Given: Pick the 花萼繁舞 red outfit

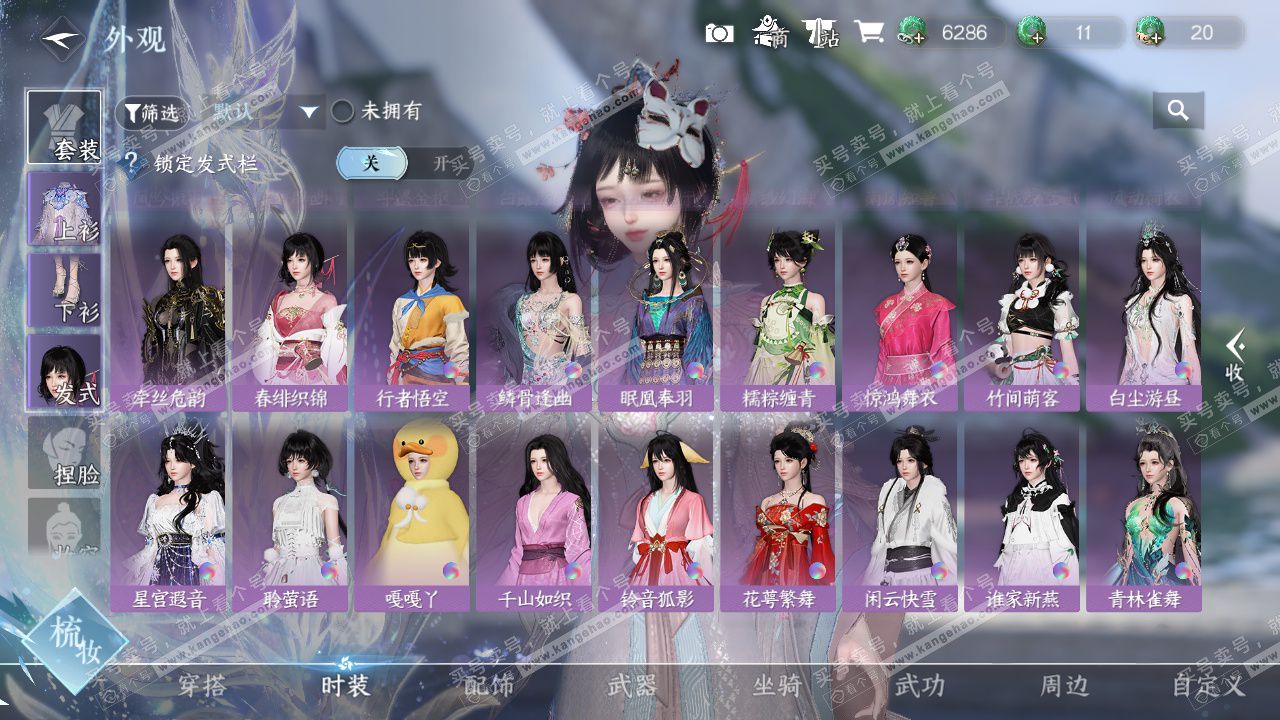Looking at the screenshot, I should tap(778, 516).
